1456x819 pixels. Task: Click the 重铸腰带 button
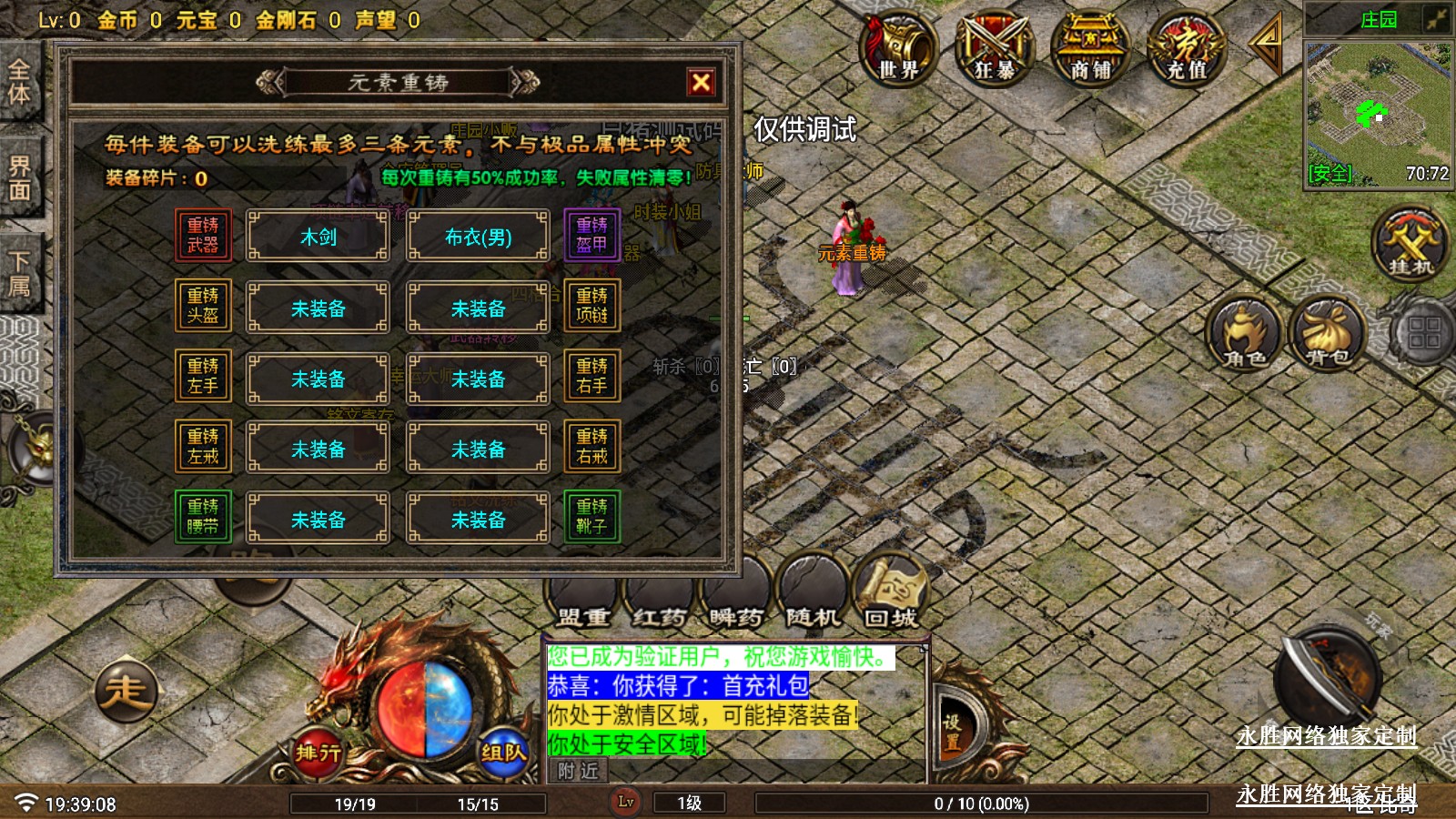pos(203,516)
